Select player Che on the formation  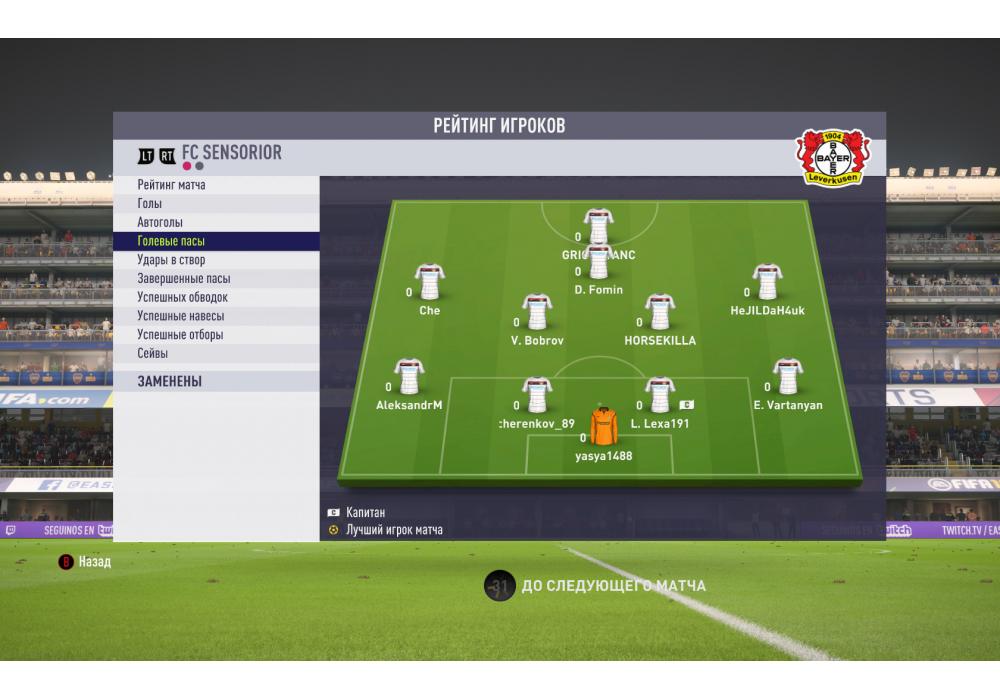[x=430, y=283]
